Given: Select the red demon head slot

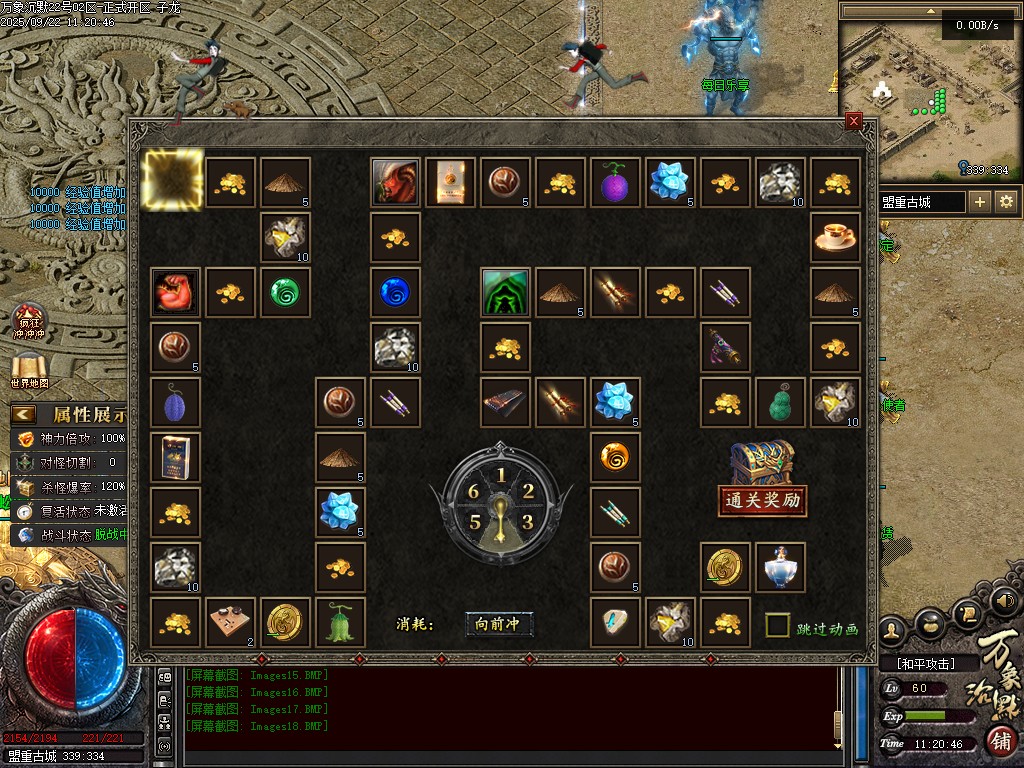Looking at the screenshot, I should (x=395, y=183).
